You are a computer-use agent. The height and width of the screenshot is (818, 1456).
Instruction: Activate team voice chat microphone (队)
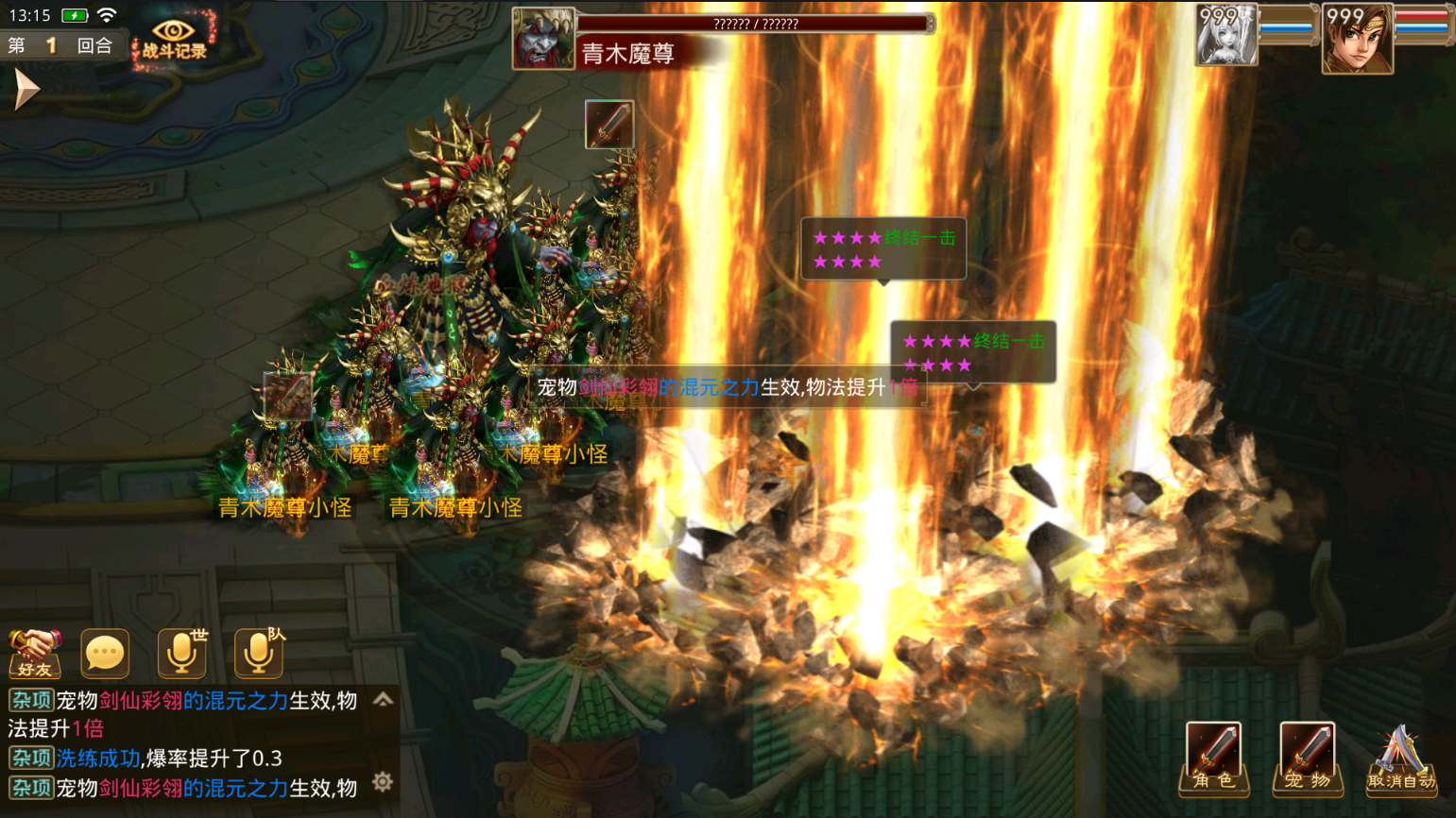tap(259, 653)
